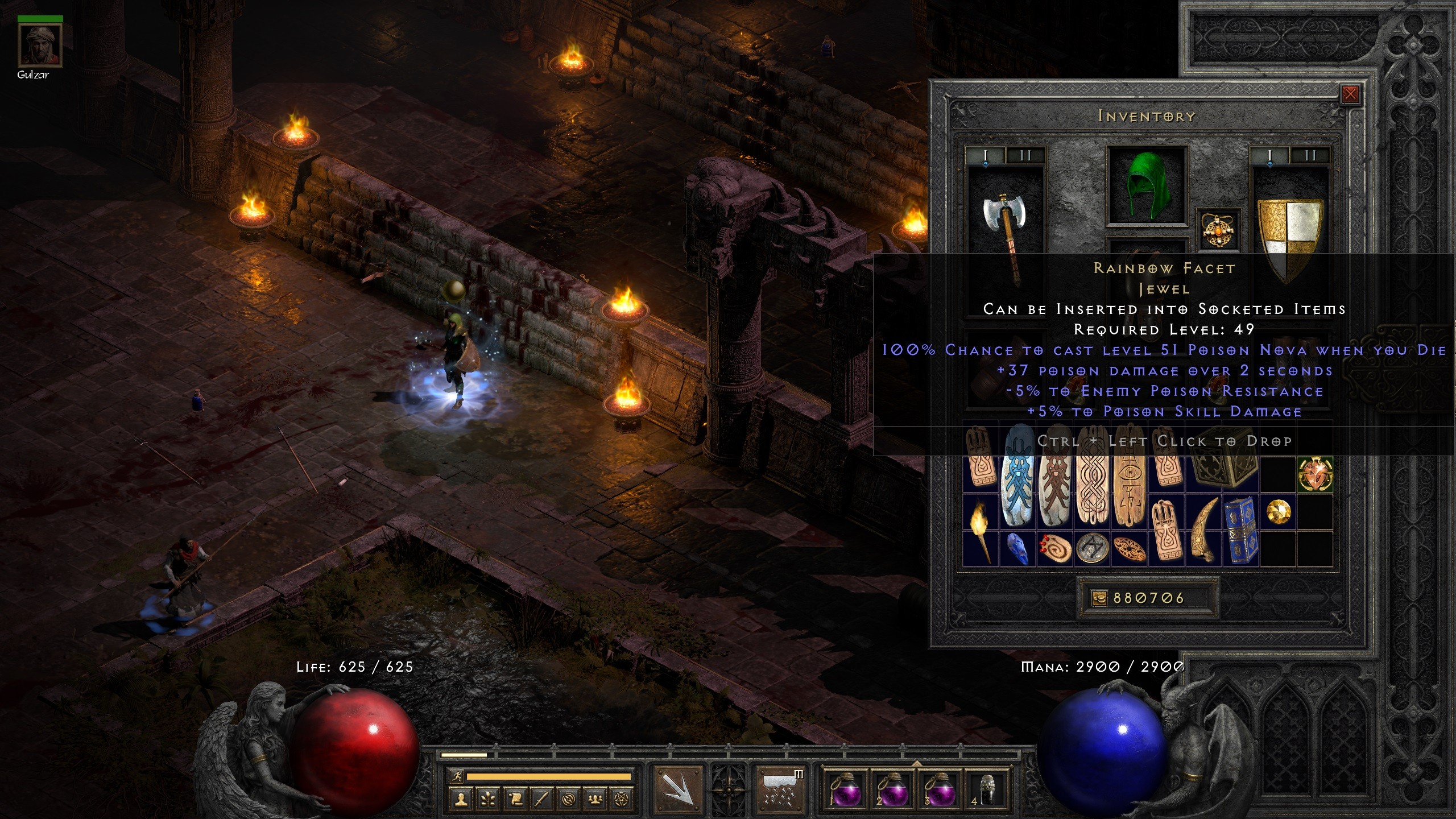The image size is (1456, 819).
Task: Toggle the run/walk button
Action: [456, 776]
